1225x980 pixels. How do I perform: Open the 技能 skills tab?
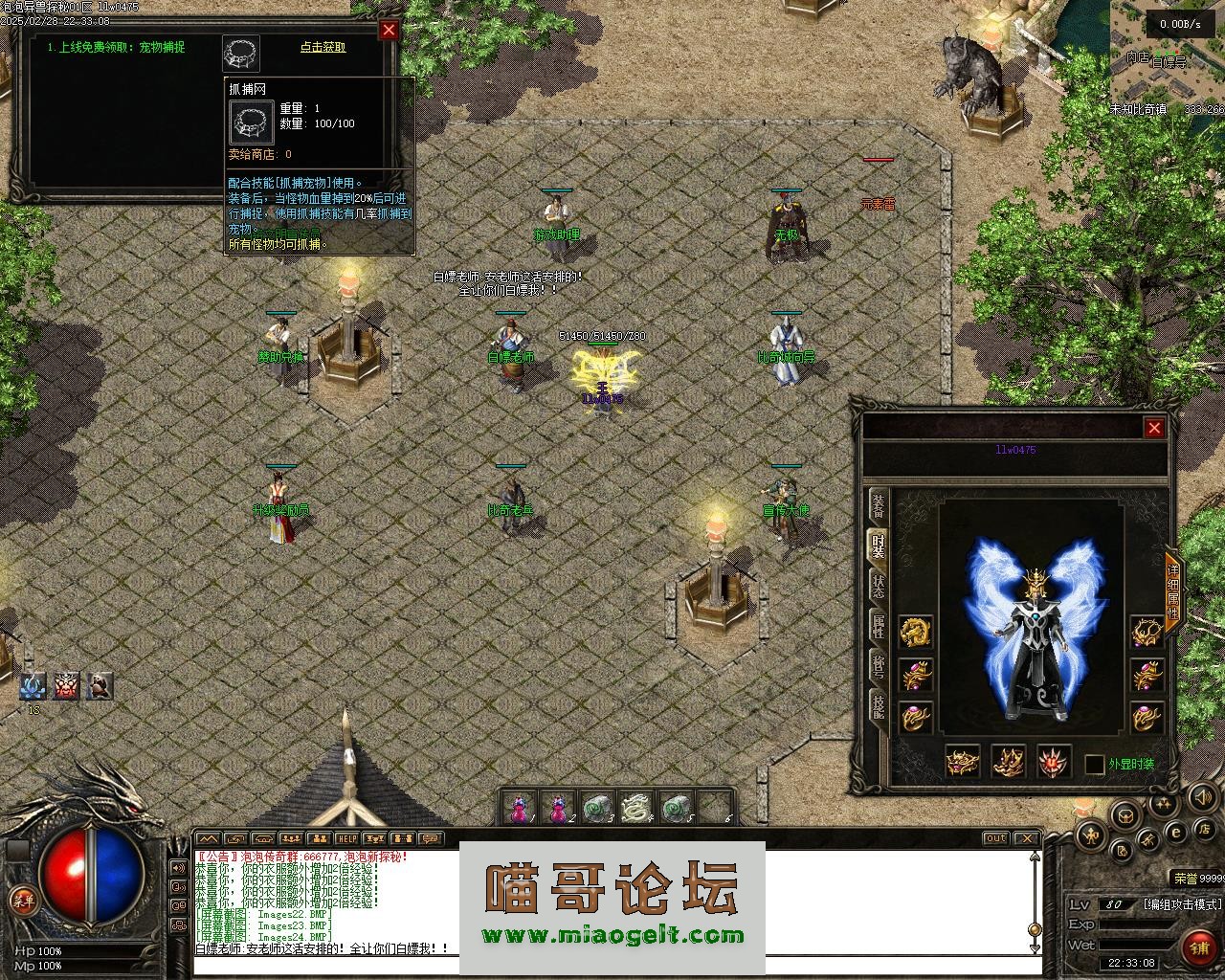878,706
